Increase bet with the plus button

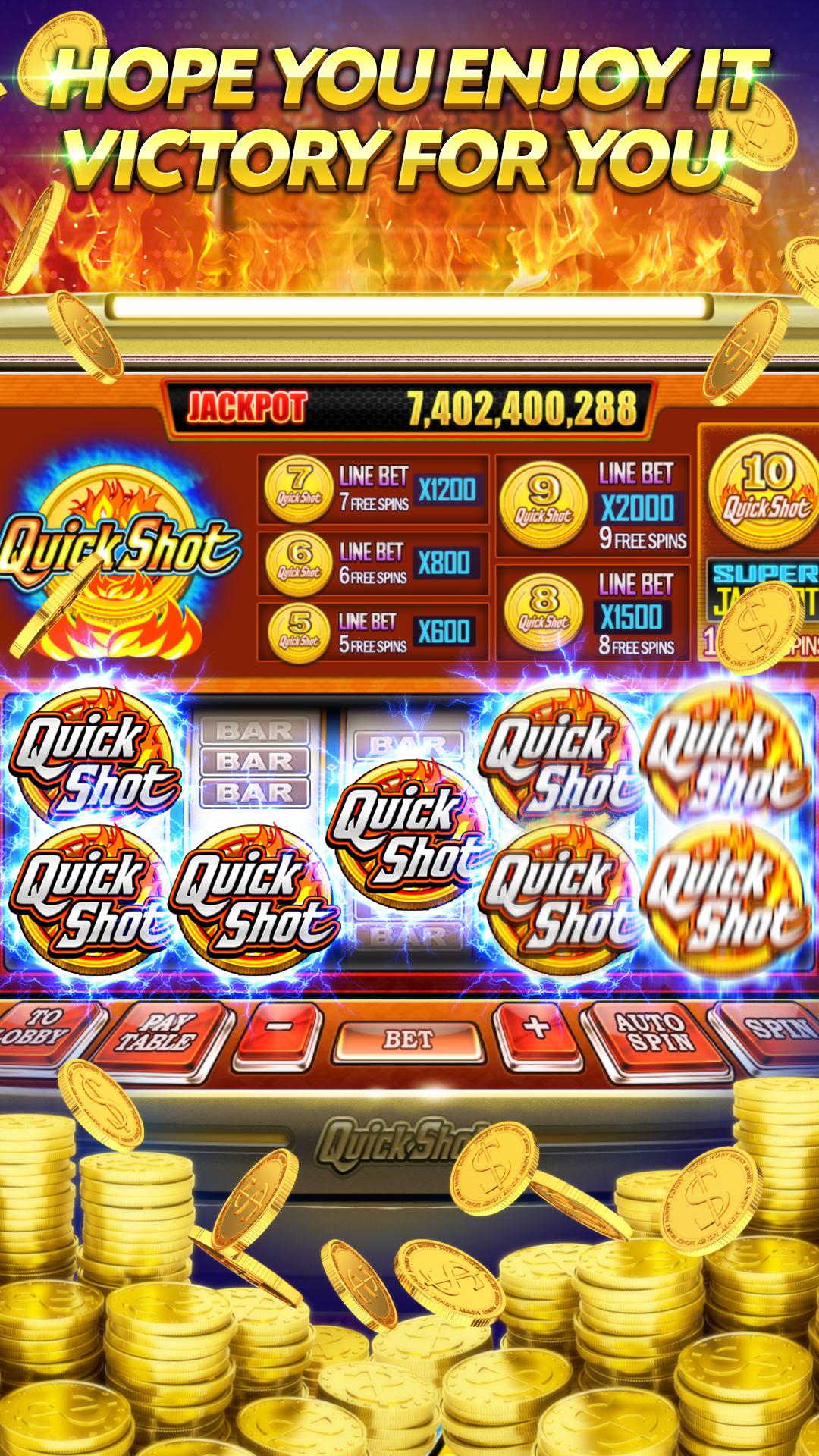(x=536, y=1029)
